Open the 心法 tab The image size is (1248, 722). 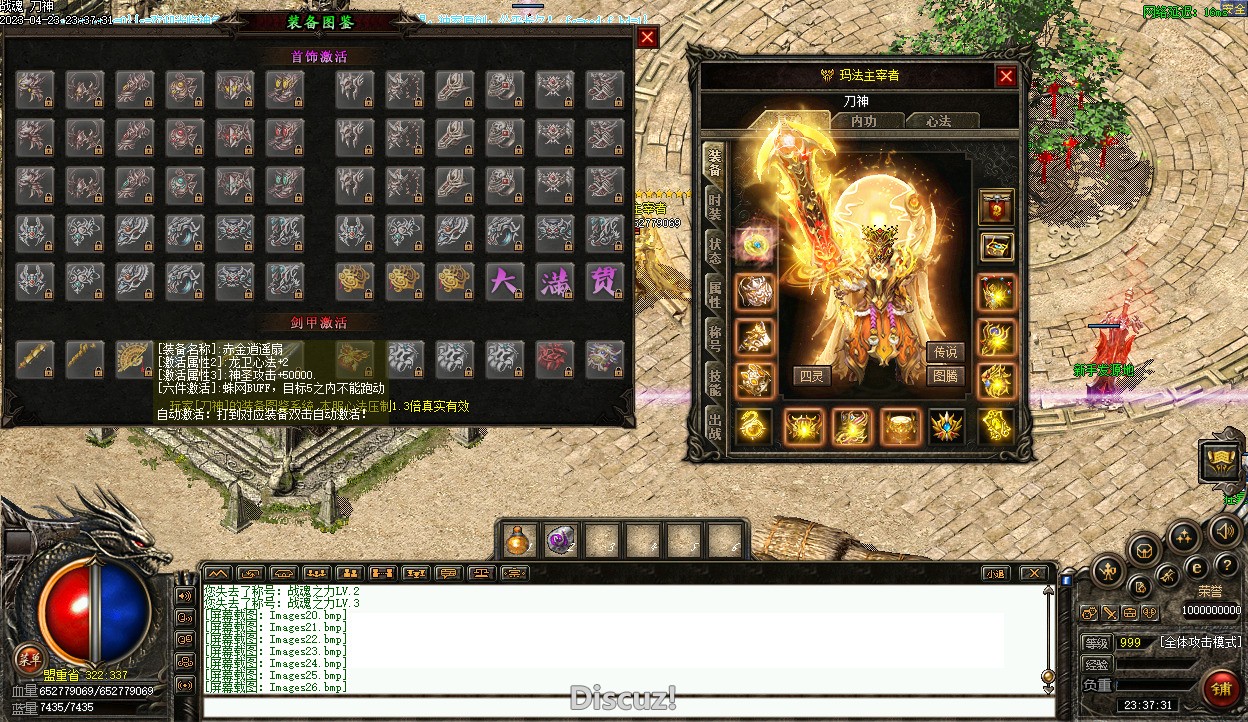pyautogui.click(x=938, y=121)
